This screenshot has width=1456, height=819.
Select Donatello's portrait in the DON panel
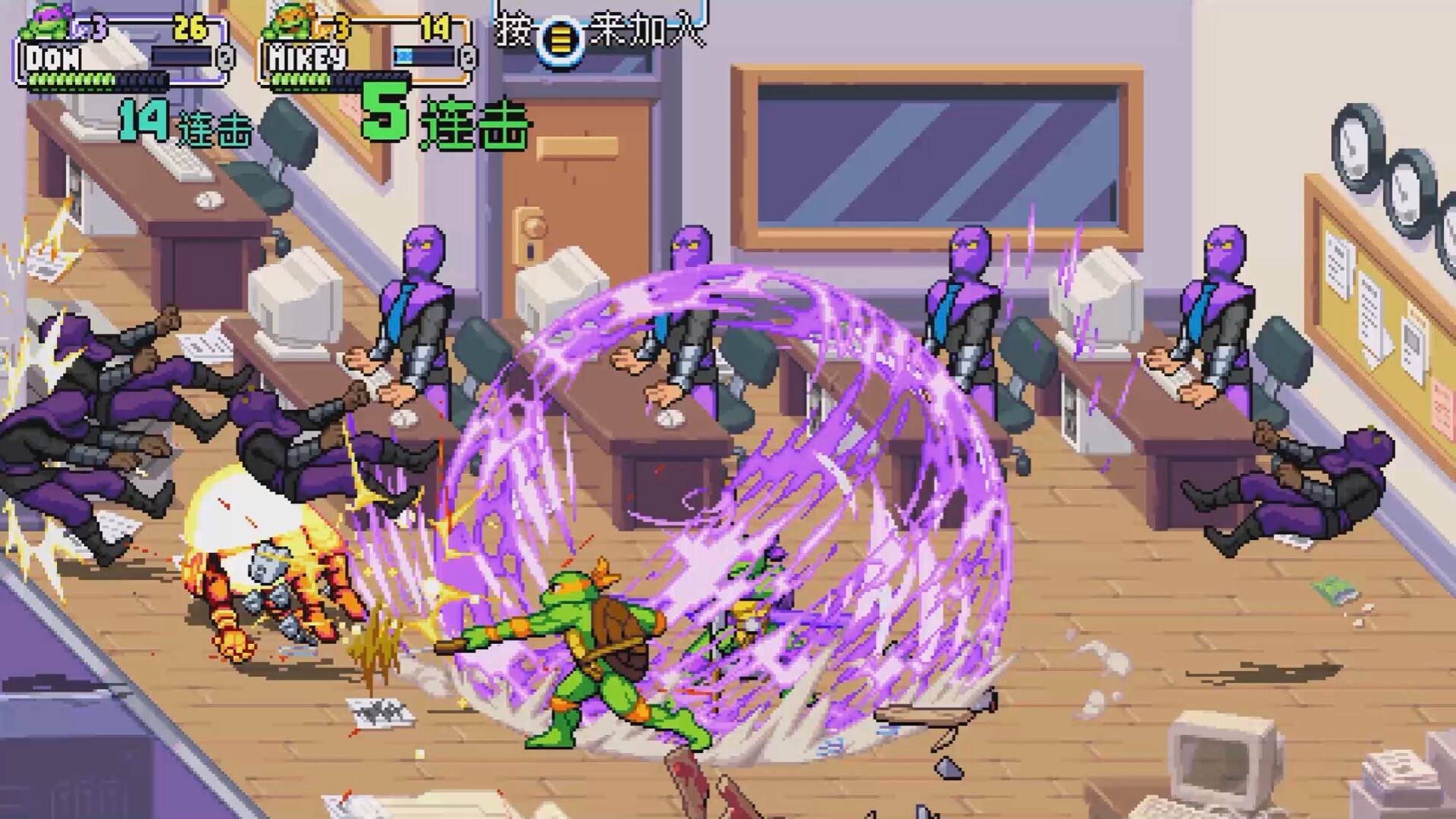click(47, 24)
